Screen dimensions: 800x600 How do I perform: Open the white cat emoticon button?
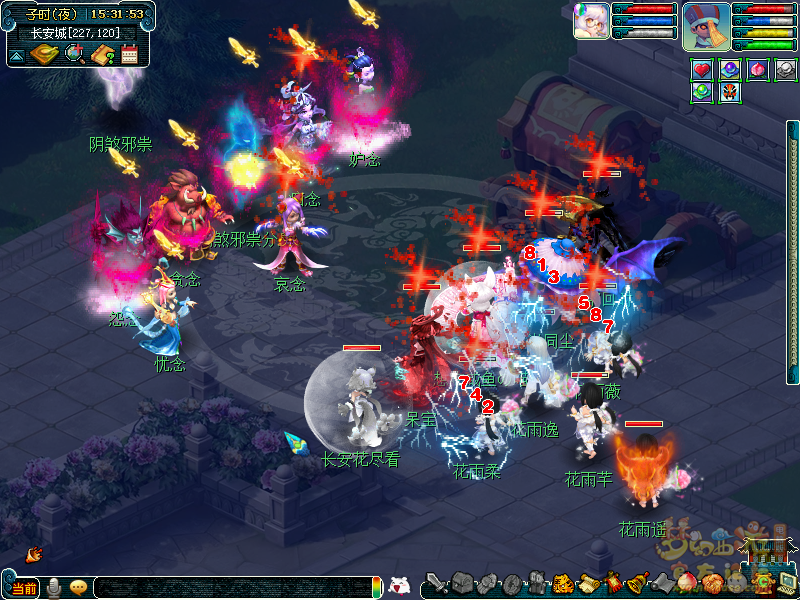point(399,586)
